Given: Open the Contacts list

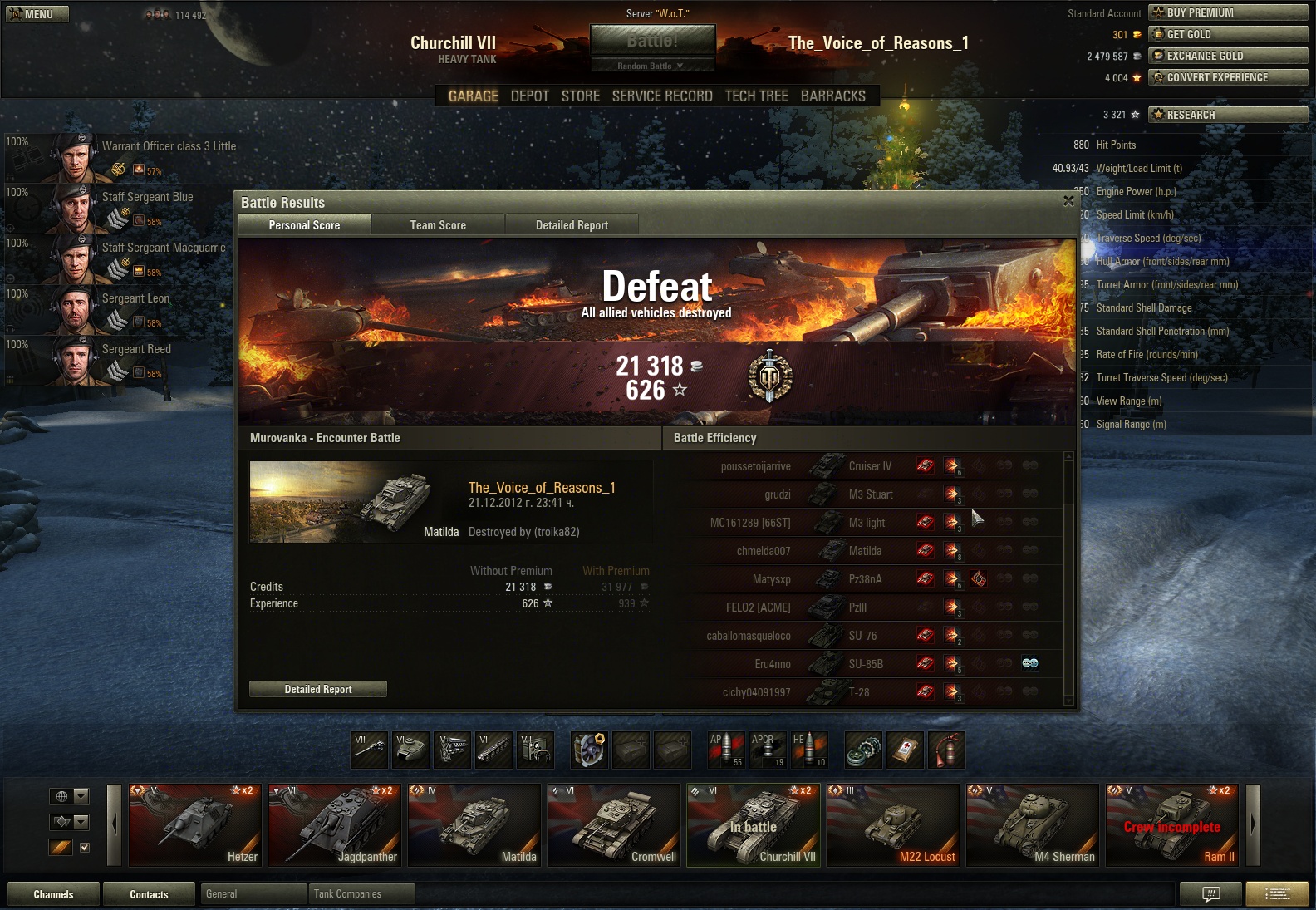Looking at the screenshot, I should pyautogui.click(x=149, y=894).
